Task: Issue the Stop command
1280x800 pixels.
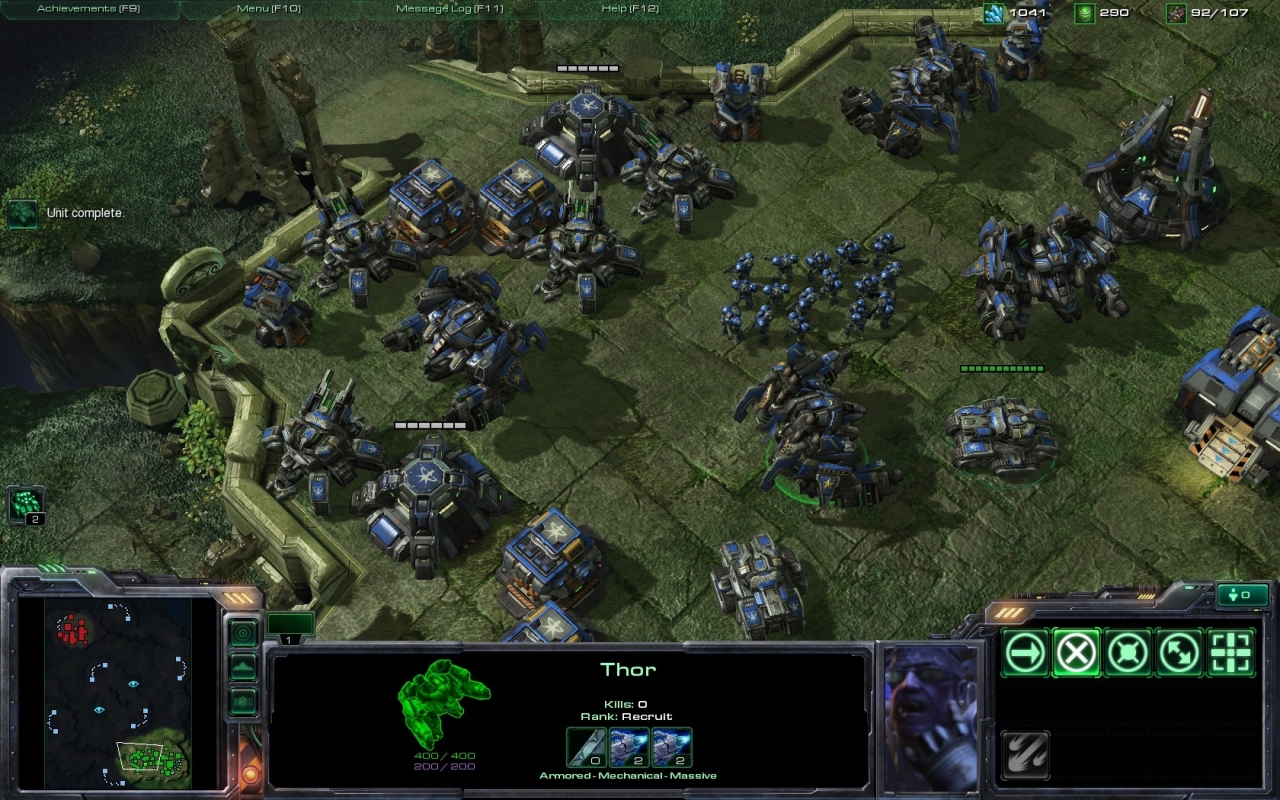Action: point(1077,653)
